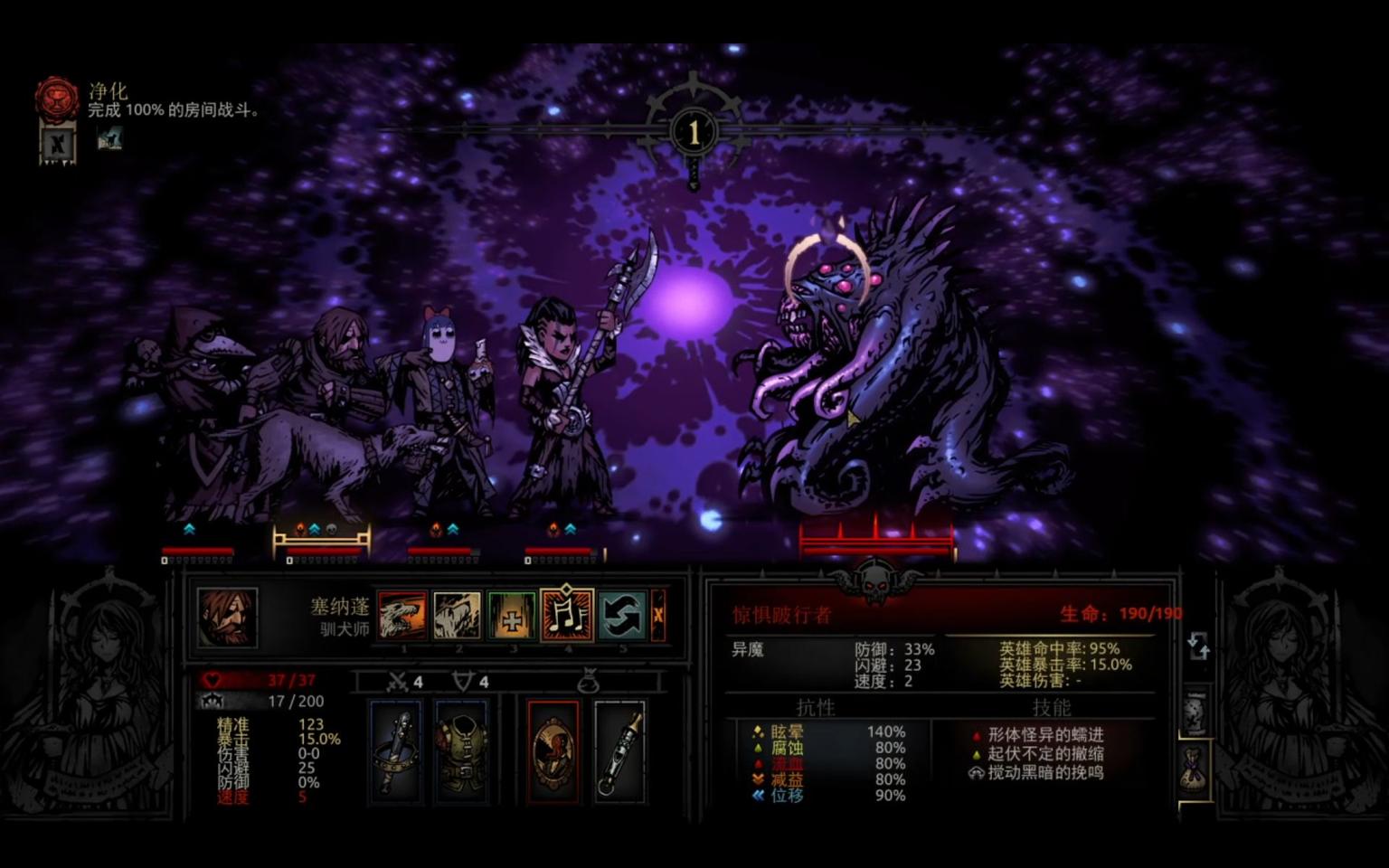Click the red quest seal icon
Image resolution: width=1389 pixels, height=868 pixels.
pos(56,99)
